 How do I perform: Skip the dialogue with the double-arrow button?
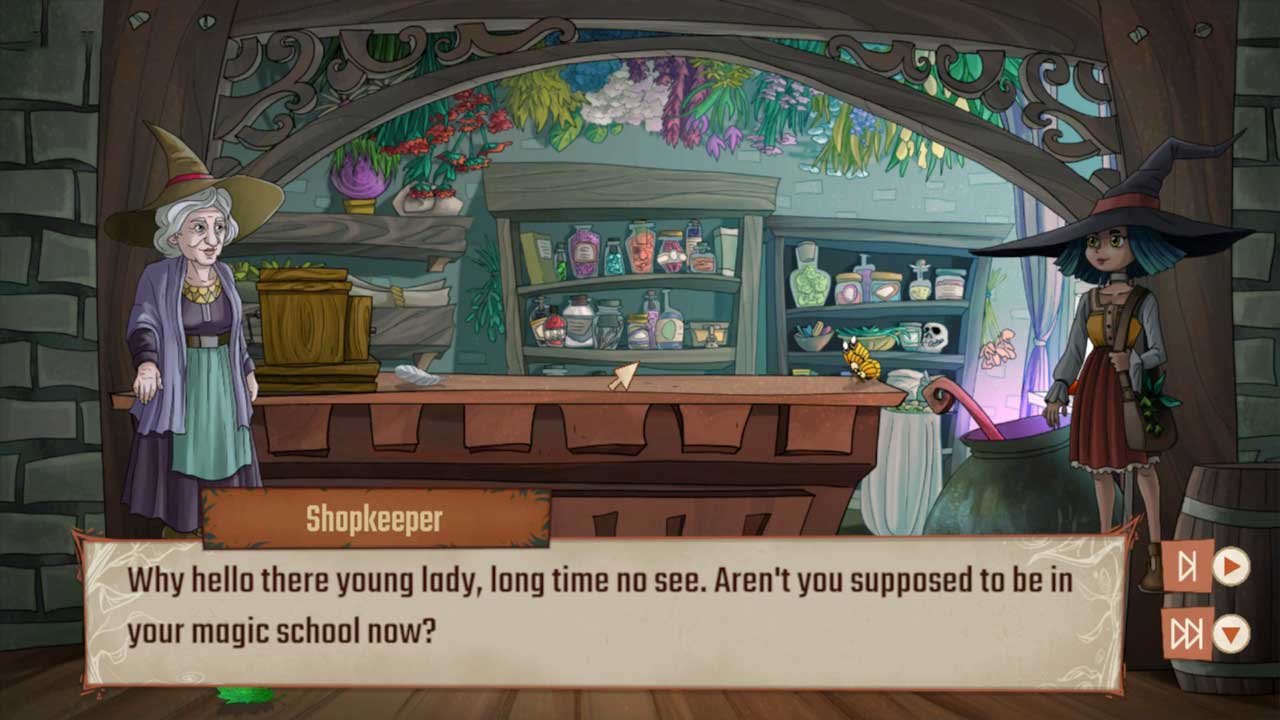[x=1187, y=634]
